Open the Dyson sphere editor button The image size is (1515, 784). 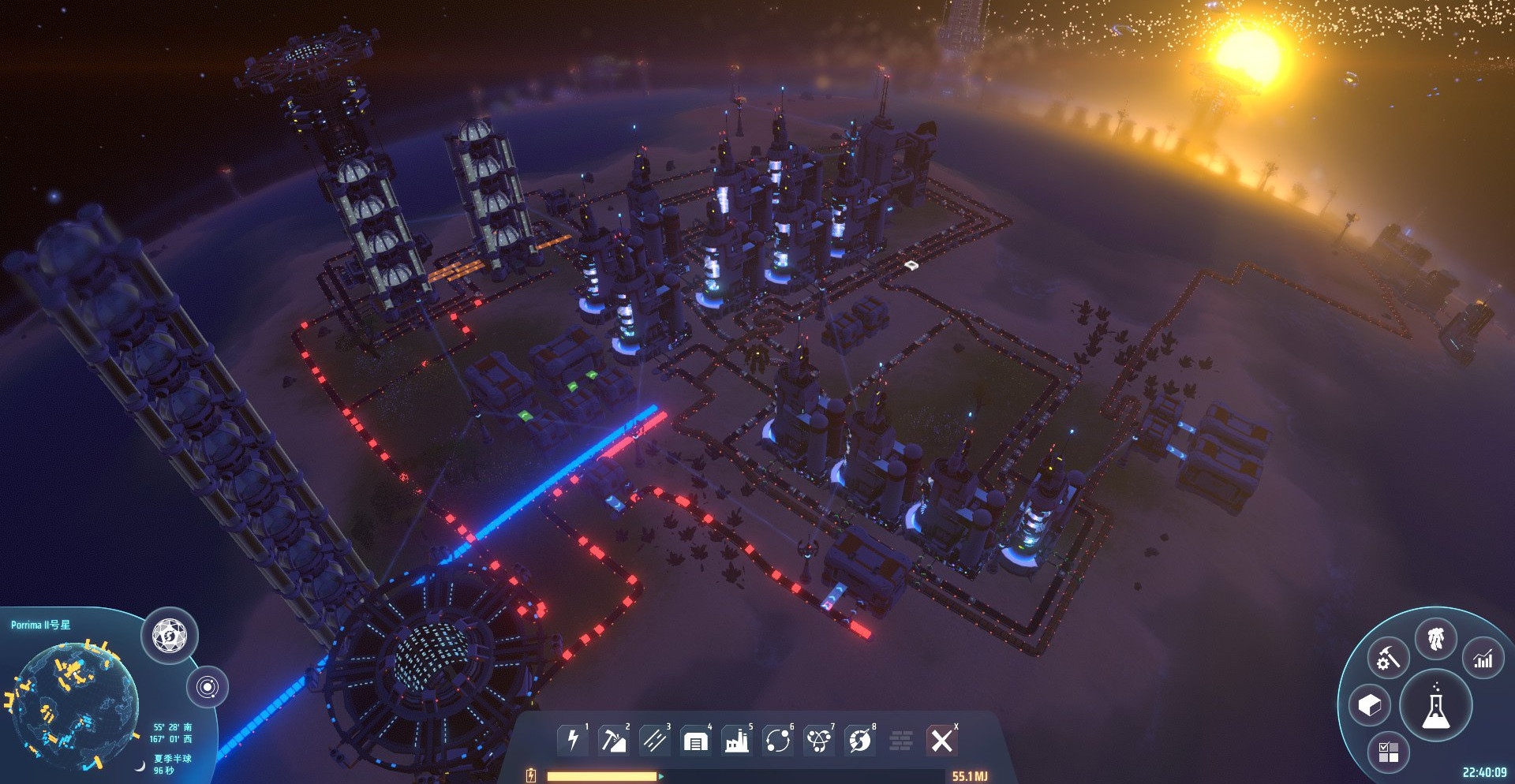(x=170, y=635)
